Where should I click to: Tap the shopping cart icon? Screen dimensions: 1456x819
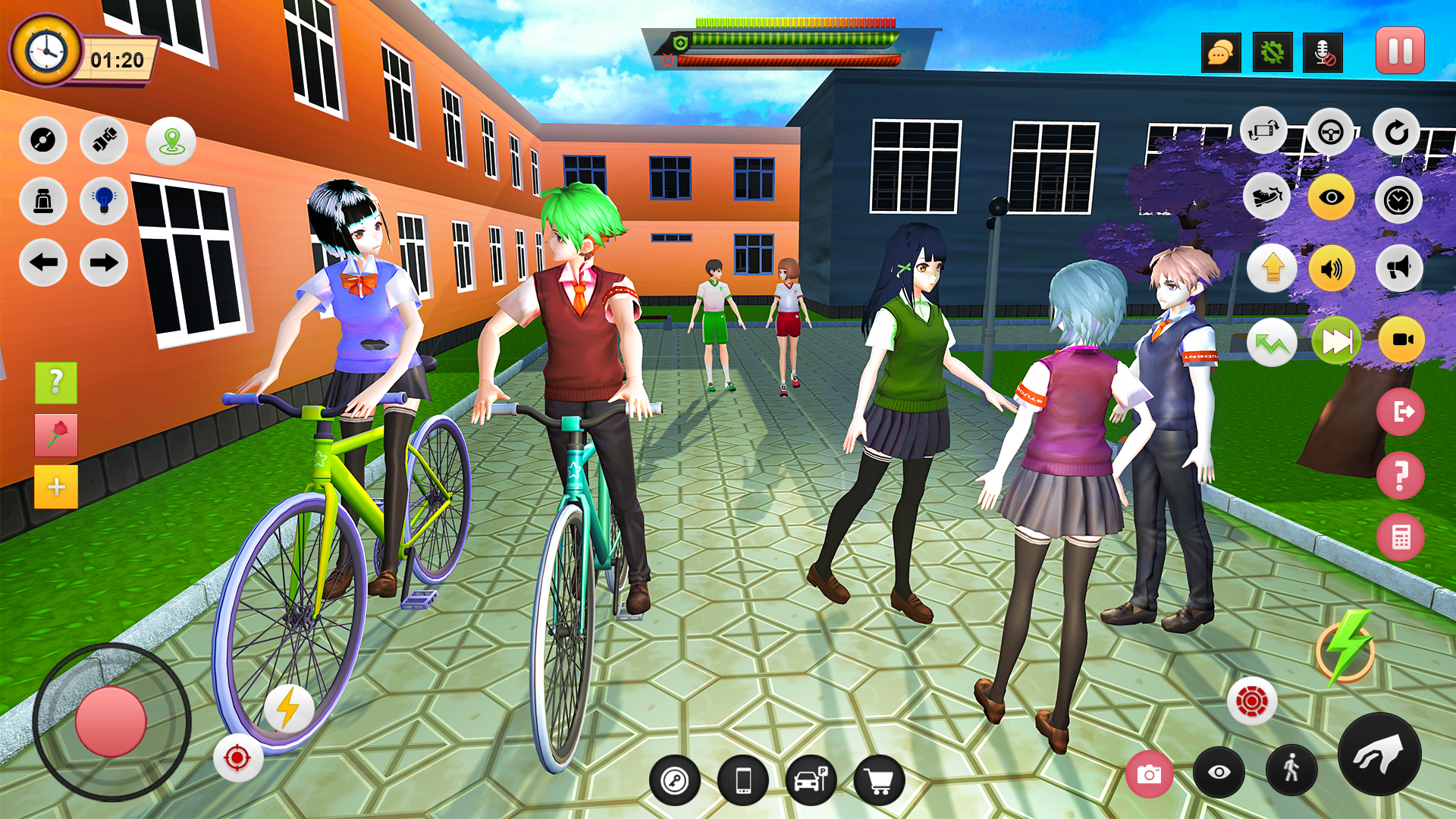[881, 779]
